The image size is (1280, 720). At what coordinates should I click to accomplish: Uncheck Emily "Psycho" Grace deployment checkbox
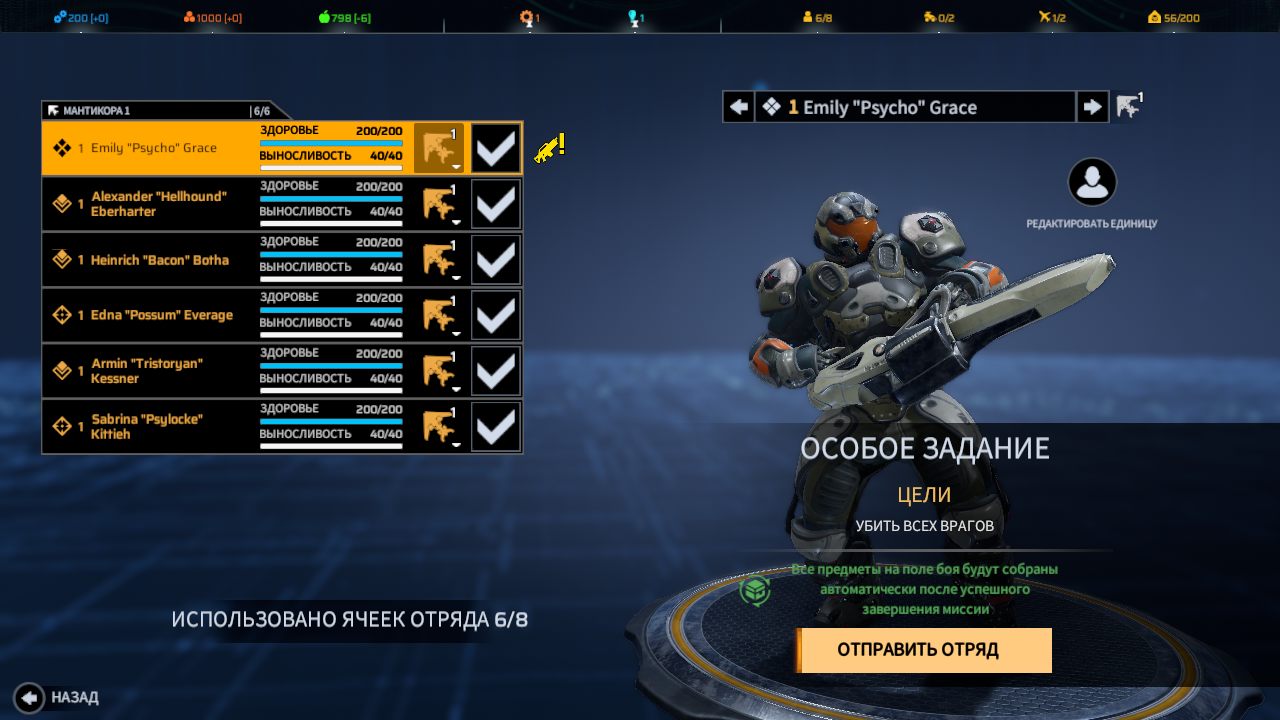[x=496, y=148]
